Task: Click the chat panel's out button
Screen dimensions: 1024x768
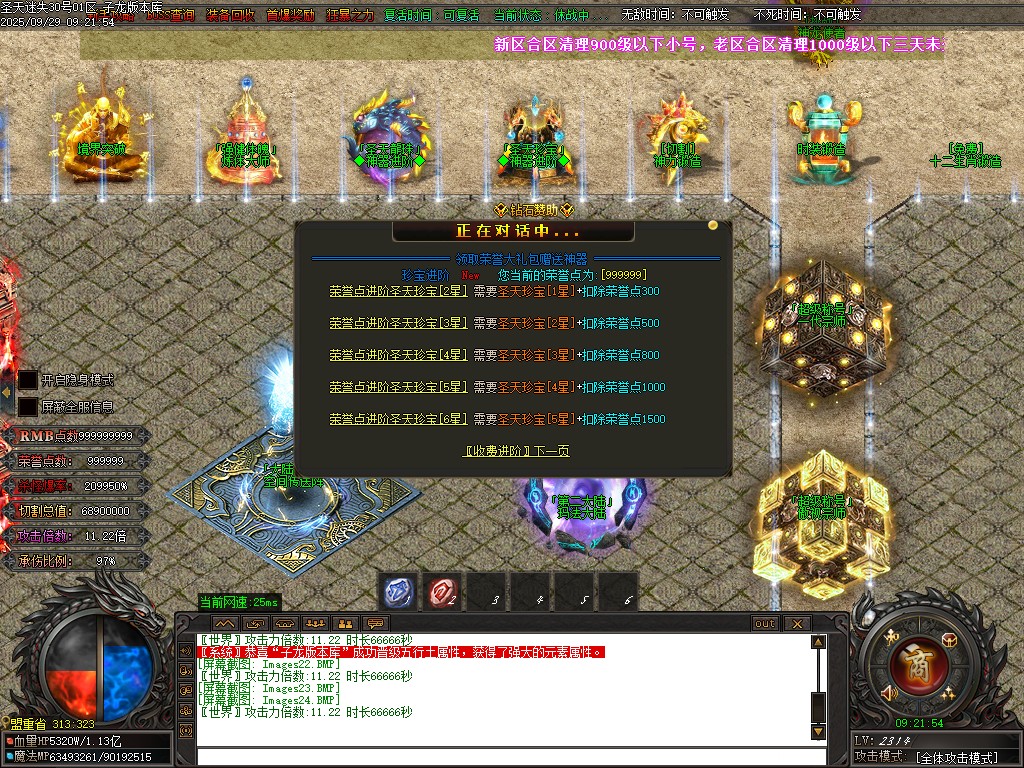Action: (765, 623)
